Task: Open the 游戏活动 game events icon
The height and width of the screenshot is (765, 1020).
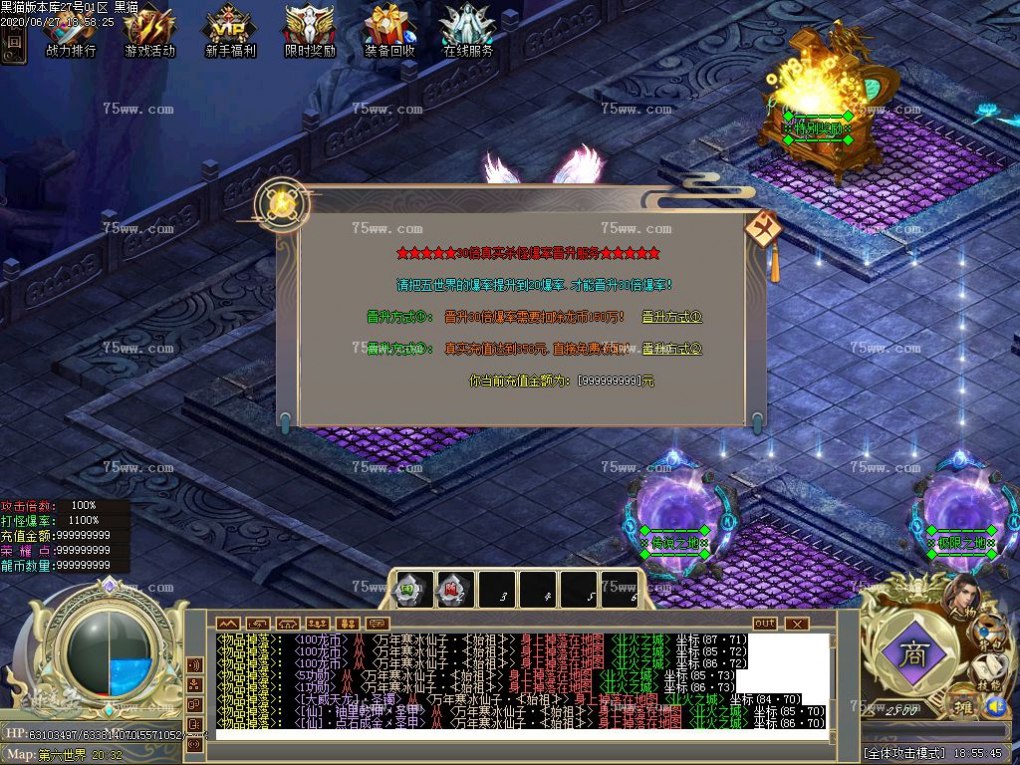Action: pyautogui.click(x=150, y=30)
